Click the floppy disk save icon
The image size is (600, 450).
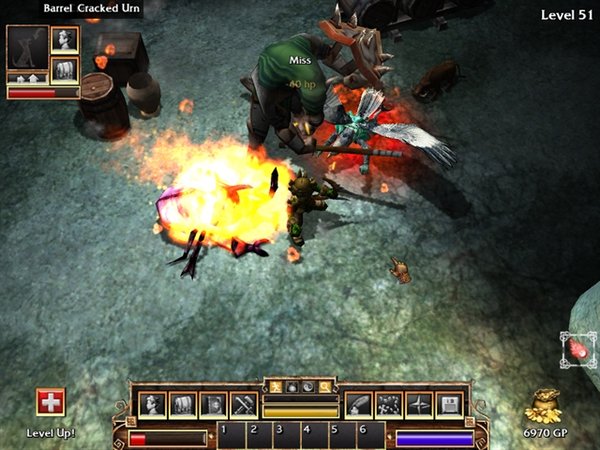click(449, 404)
